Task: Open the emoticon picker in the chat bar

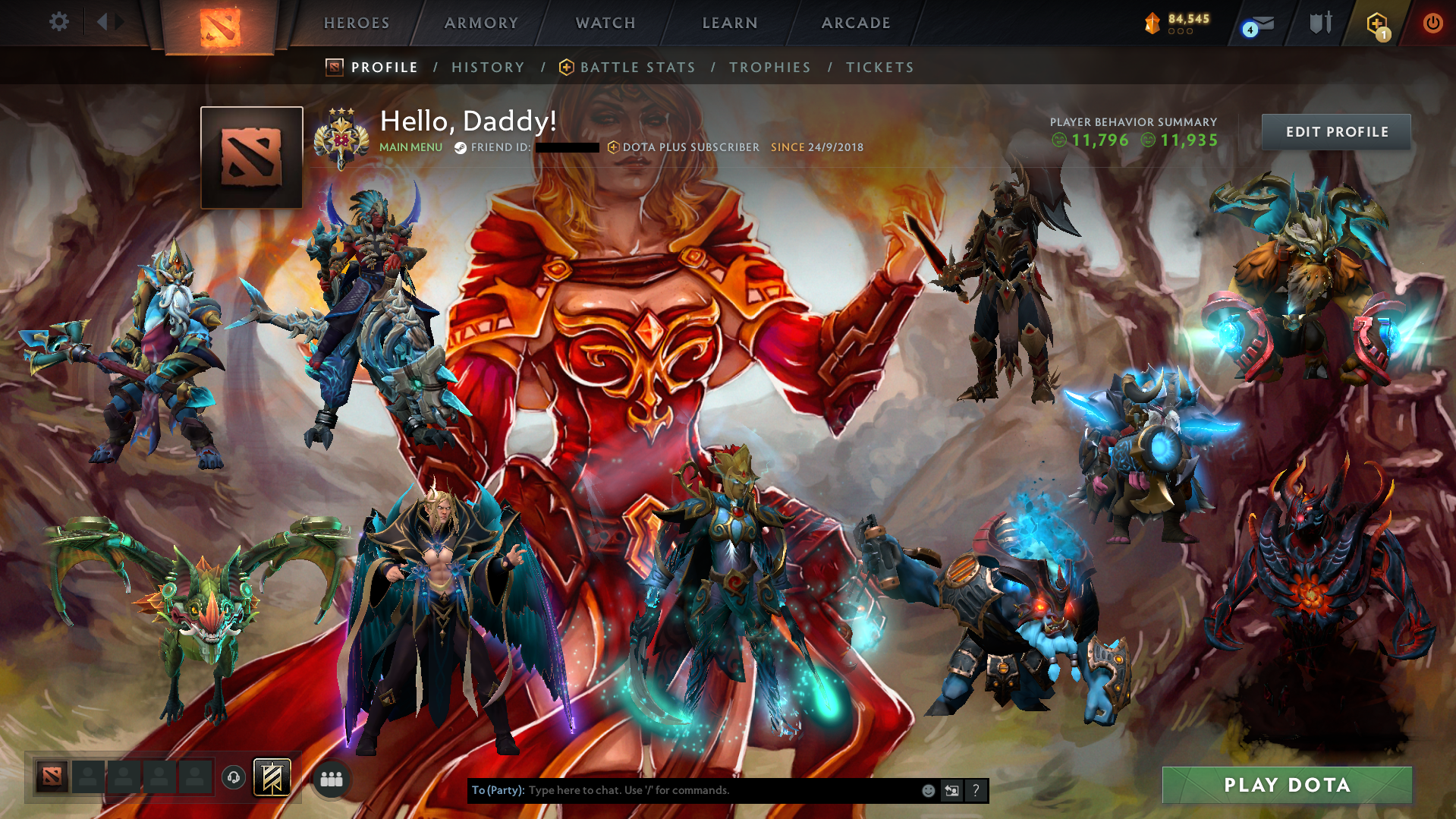Action: coord(928,790)
